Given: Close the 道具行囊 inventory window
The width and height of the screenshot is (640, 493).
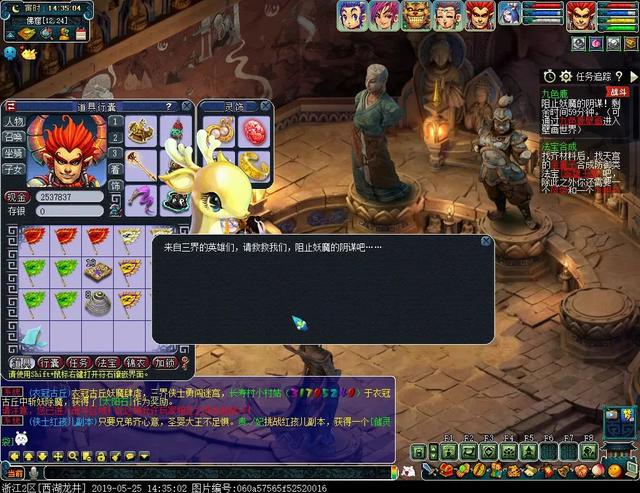Looking at the screenshot, I should (x=186, y=106).
